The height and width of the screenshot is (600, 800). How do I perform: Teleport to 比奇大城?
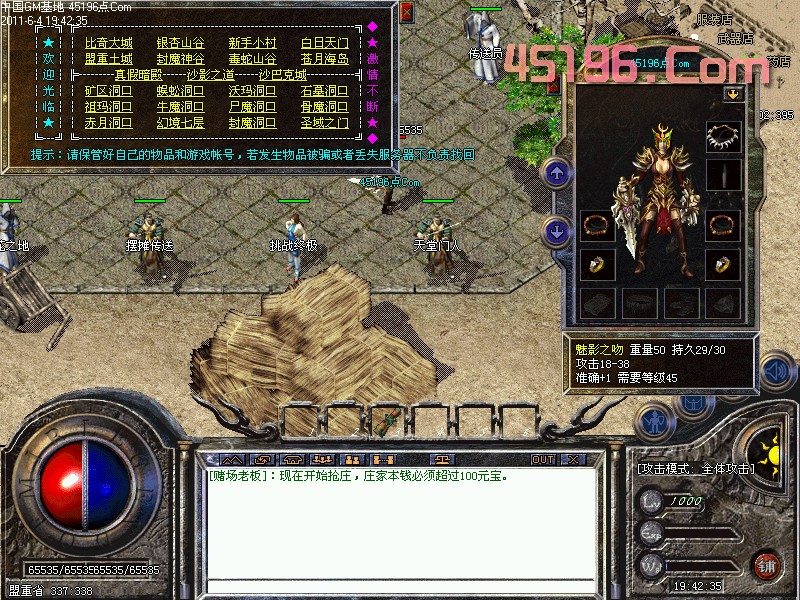pyautogui.click(x=108, y=44)
